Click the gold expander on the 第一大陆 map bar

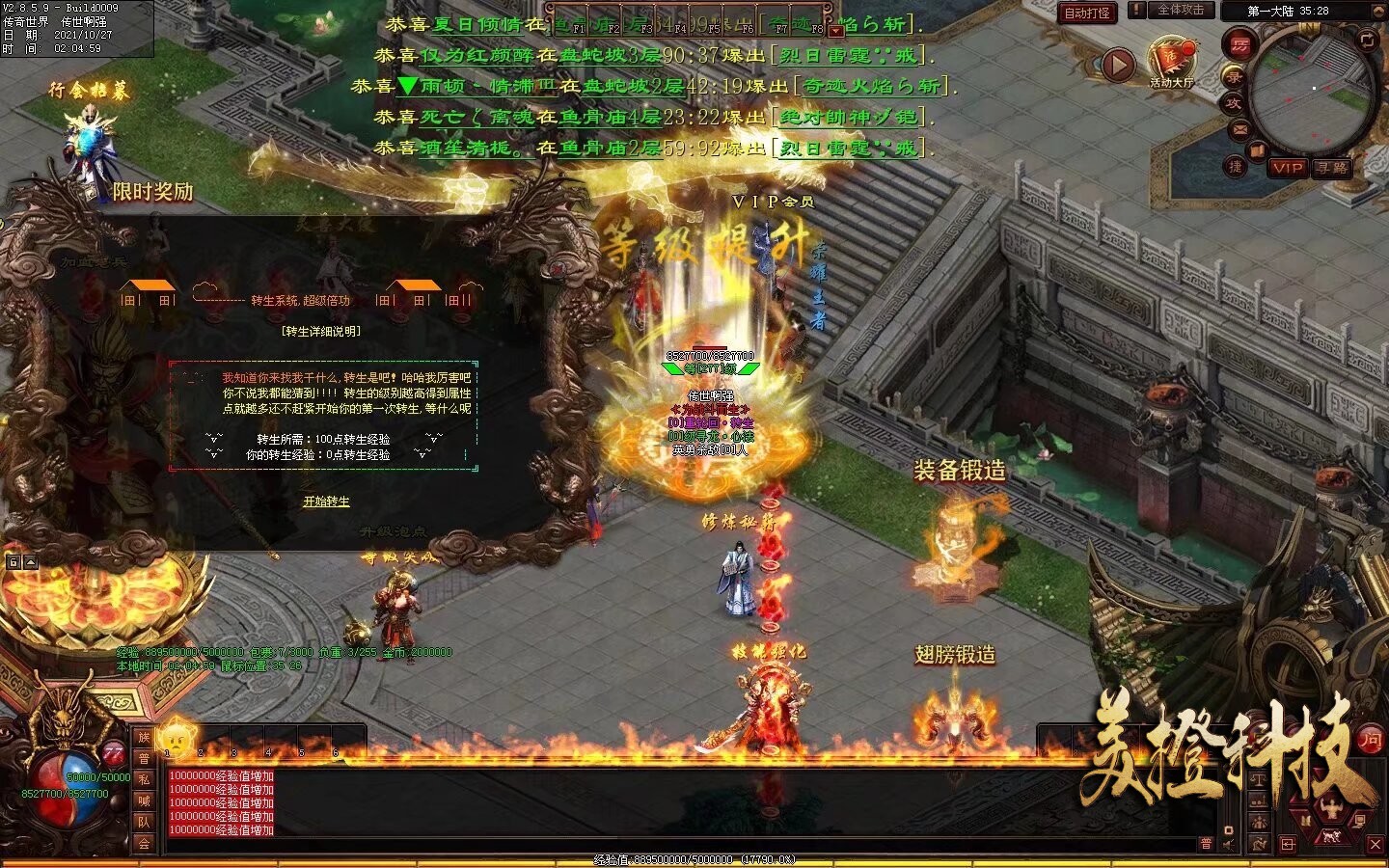(x=1379, y=11)
